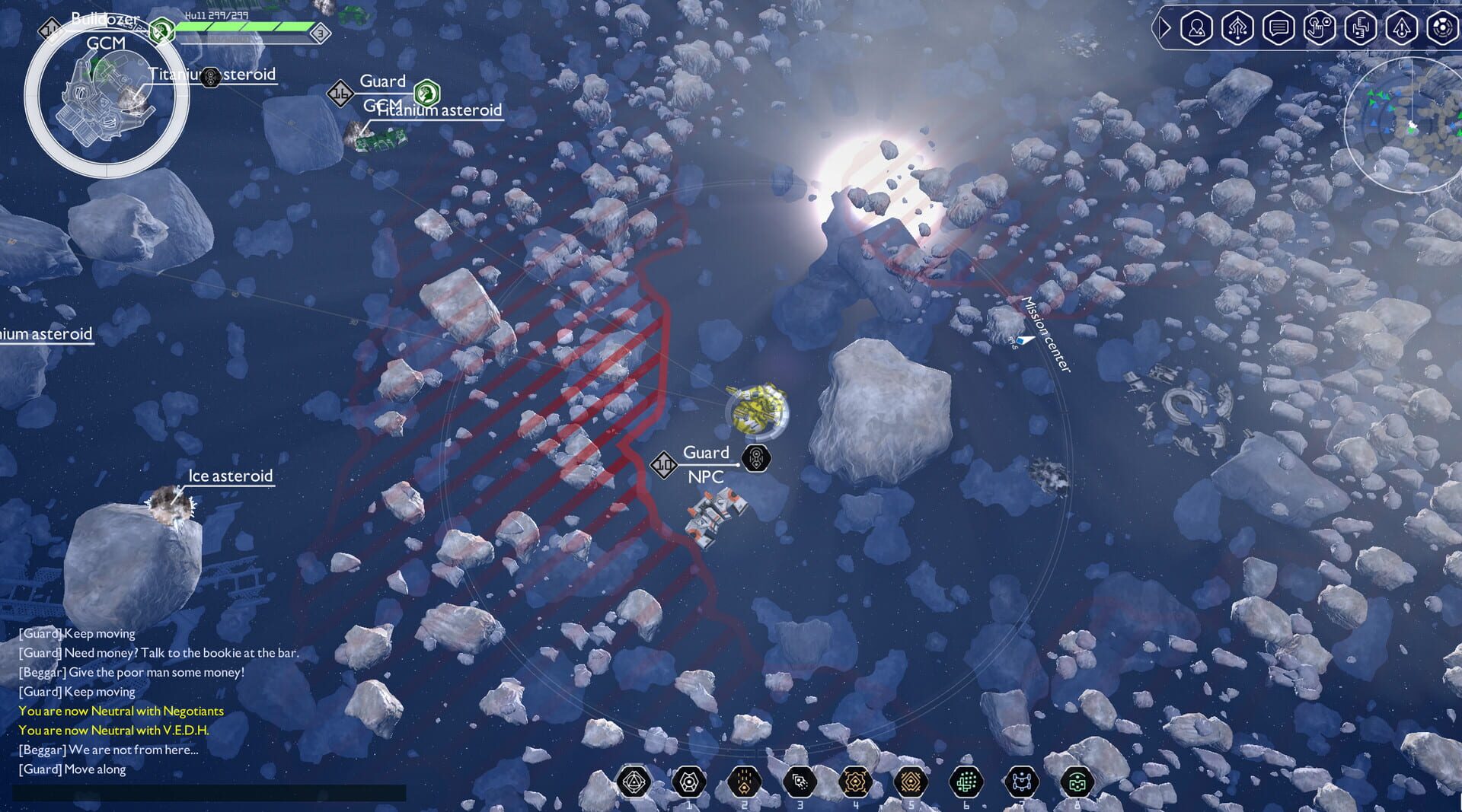Fire the projectile ability in hotbar slot 3
Image resolution: width=1462 pixels, height=812 pixels.
[800, 780]
